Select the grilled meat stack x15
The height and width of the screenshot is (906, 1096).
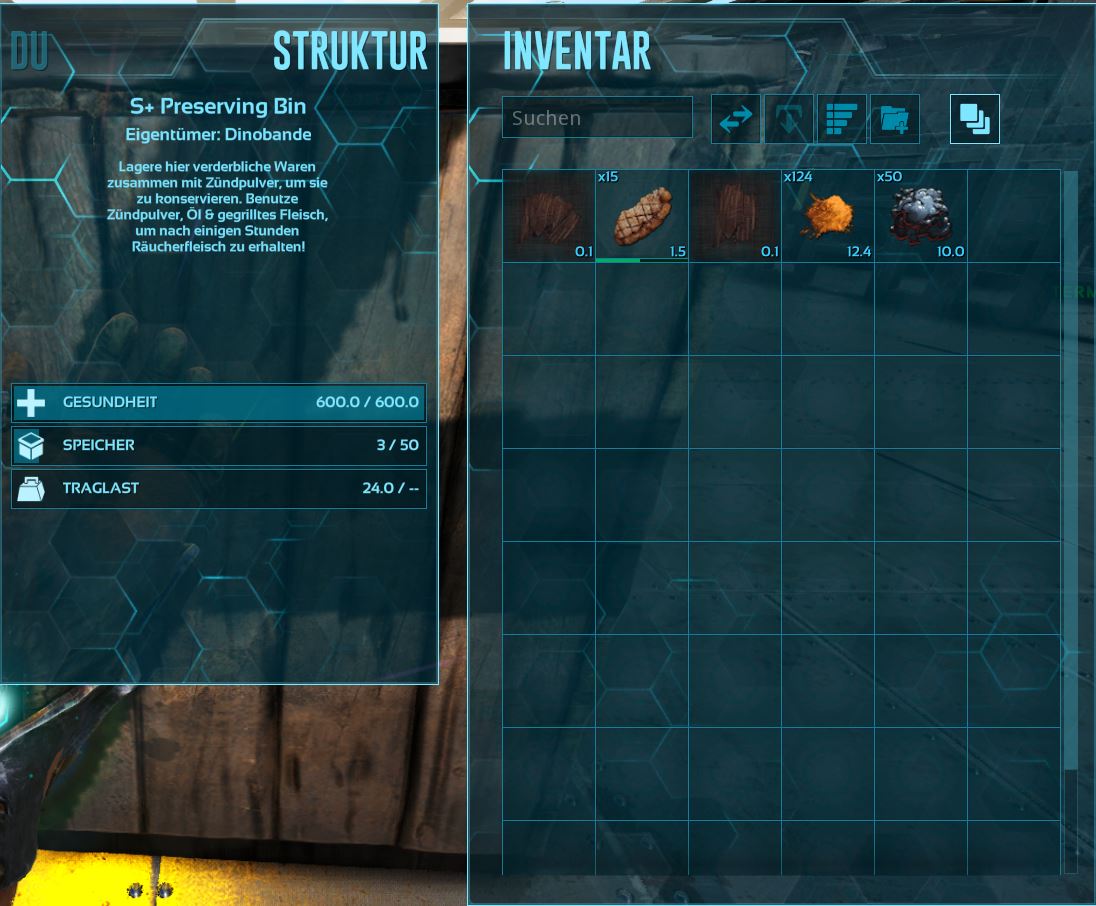(641, 215)
